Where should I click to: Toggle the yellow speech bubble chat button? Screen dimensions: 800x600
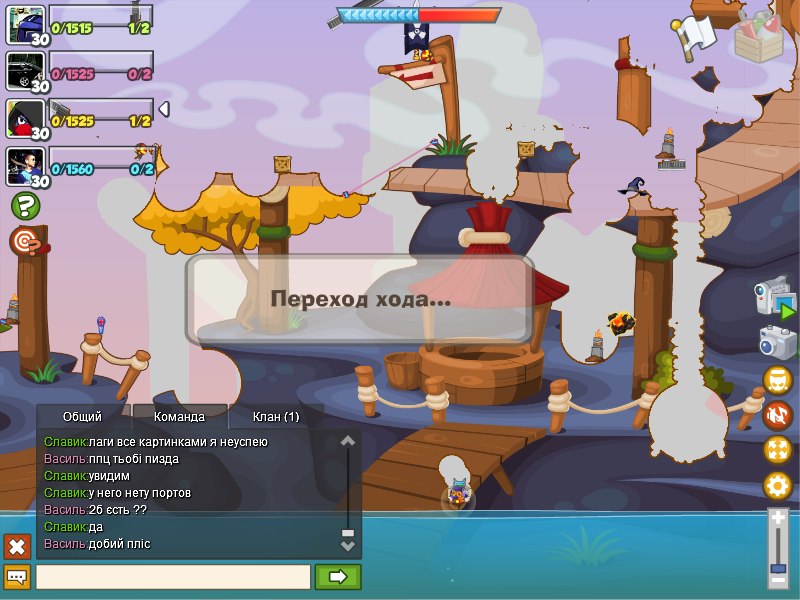(x=17, y=577)
